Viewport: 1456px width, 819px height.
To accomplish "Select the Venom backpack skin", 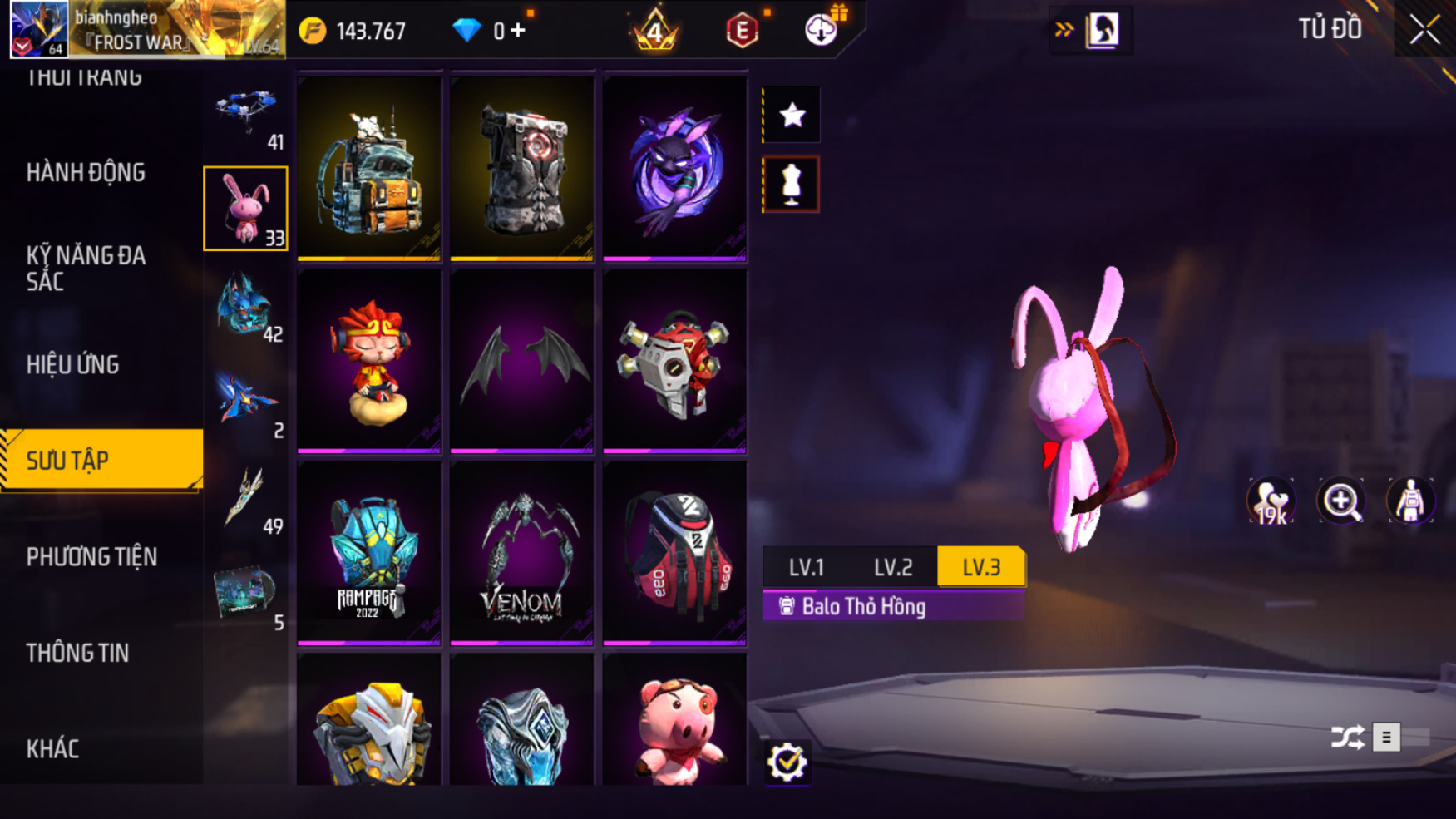I will click(x=521, y=553).
